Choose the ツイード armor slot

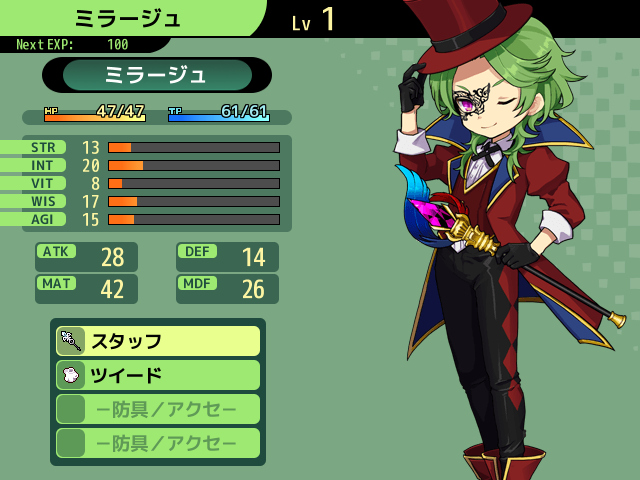point(158,375)
